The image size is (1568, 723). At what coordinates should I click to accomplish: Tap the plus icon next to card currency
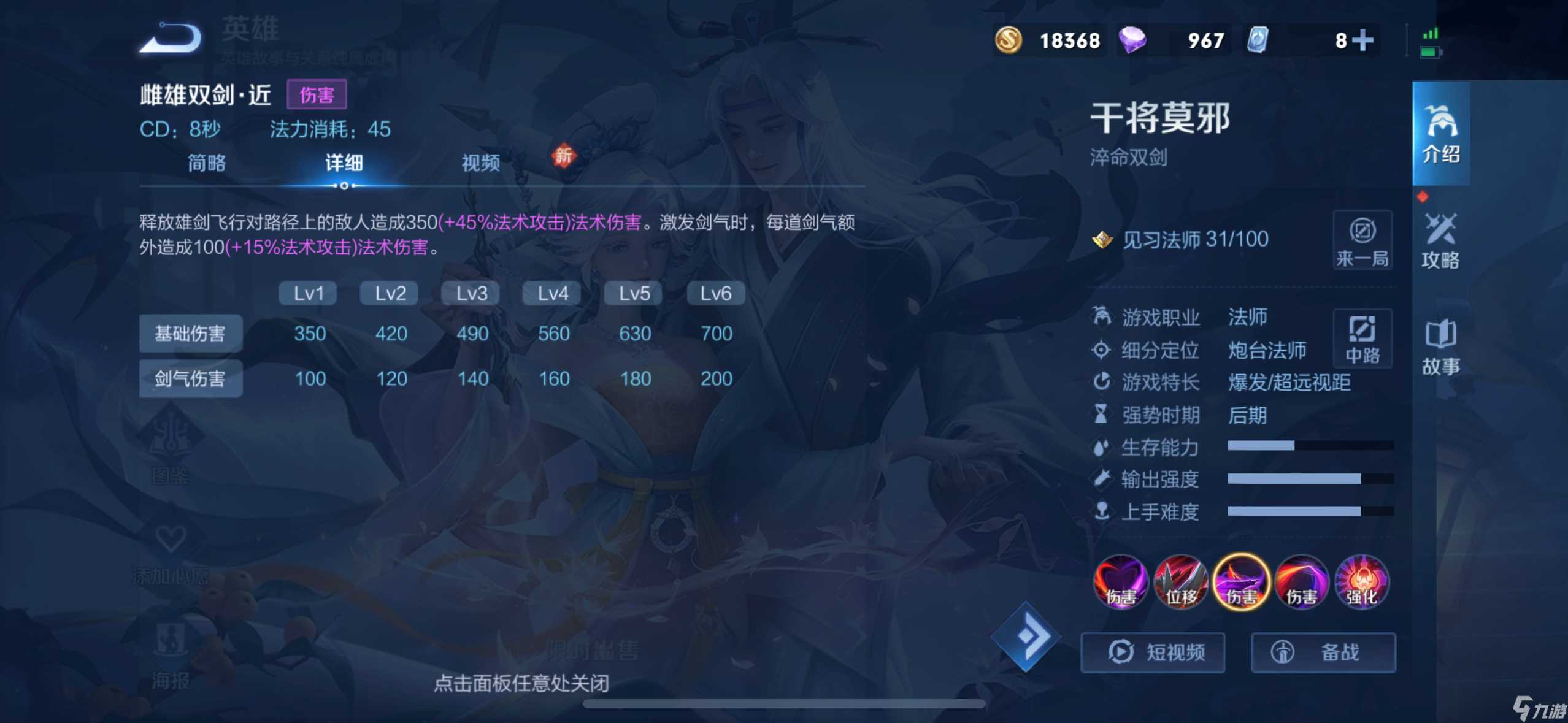click(x=1362, y=40)
